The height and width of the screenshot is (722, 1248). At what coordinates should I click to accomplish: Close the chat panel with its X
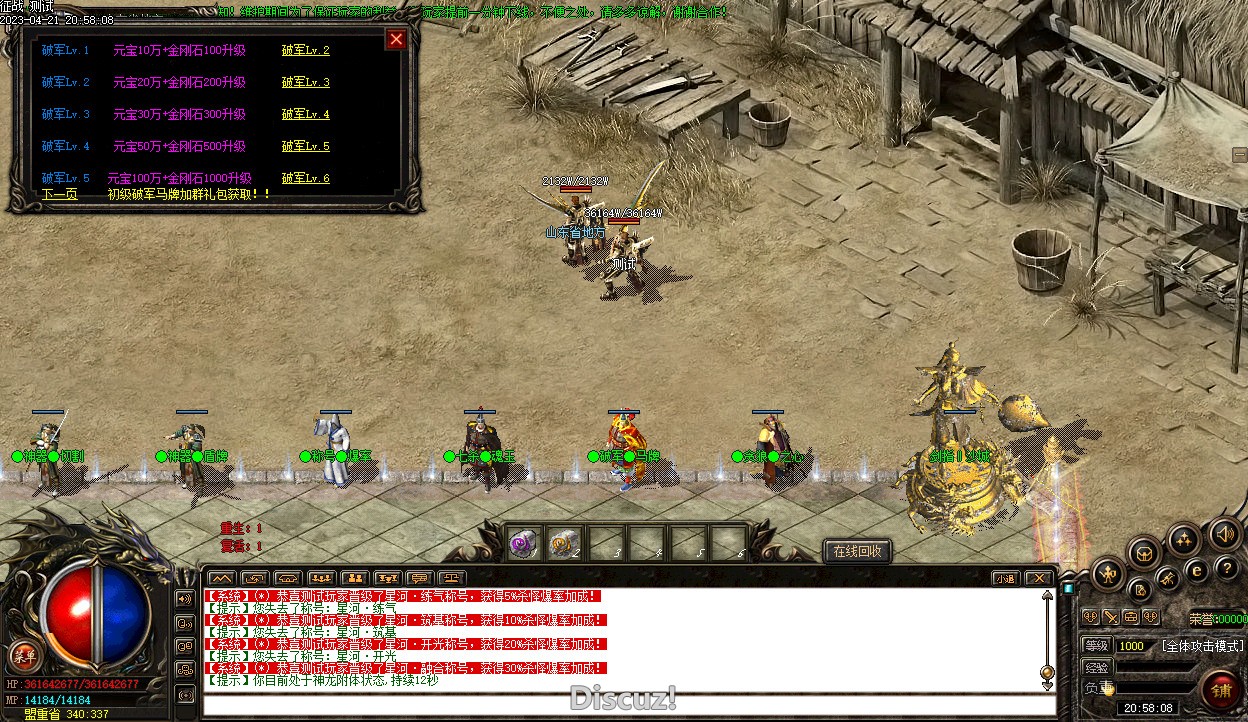[x=1040, y=578]
